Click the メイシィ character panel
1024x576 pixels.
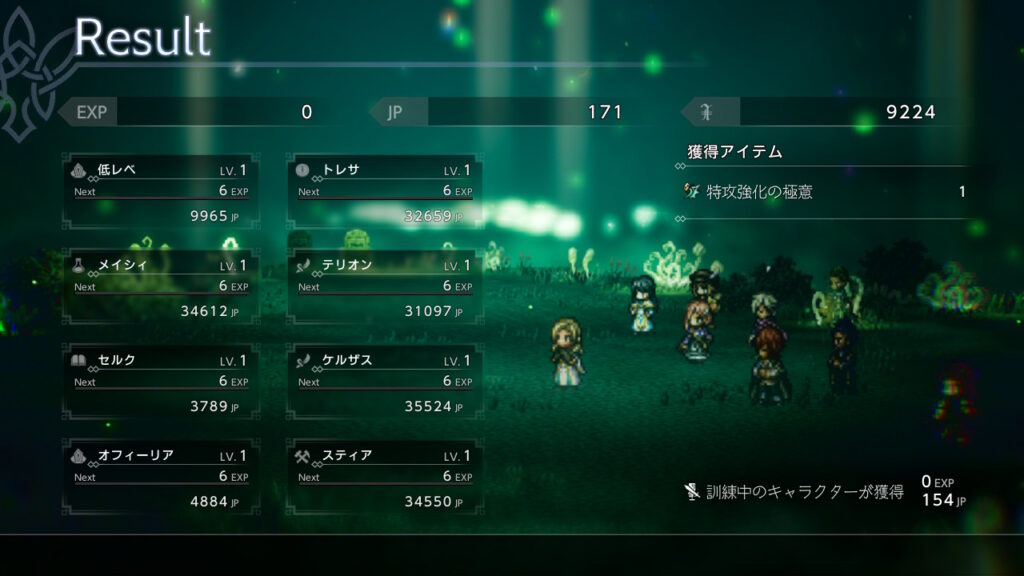pyautogui.click(x=161, y=288)
